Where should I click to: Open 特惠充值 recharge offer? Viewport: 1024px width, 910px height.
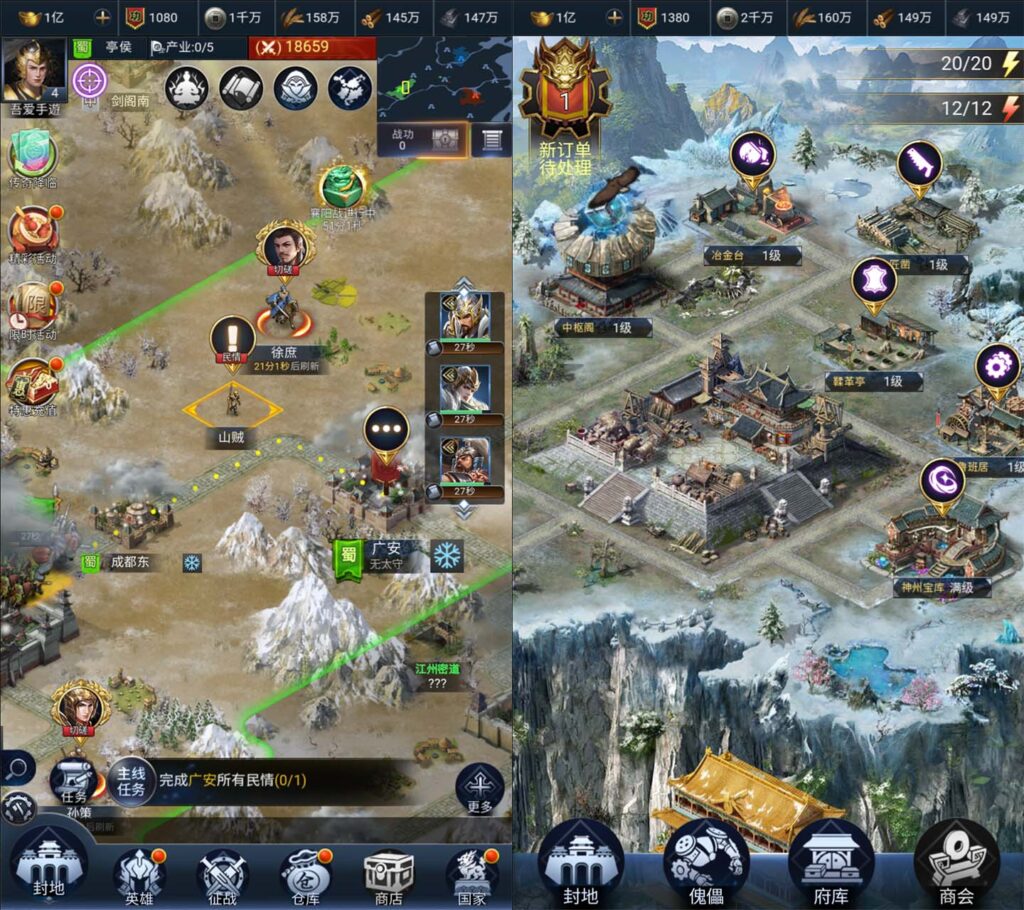pos(33,382)
